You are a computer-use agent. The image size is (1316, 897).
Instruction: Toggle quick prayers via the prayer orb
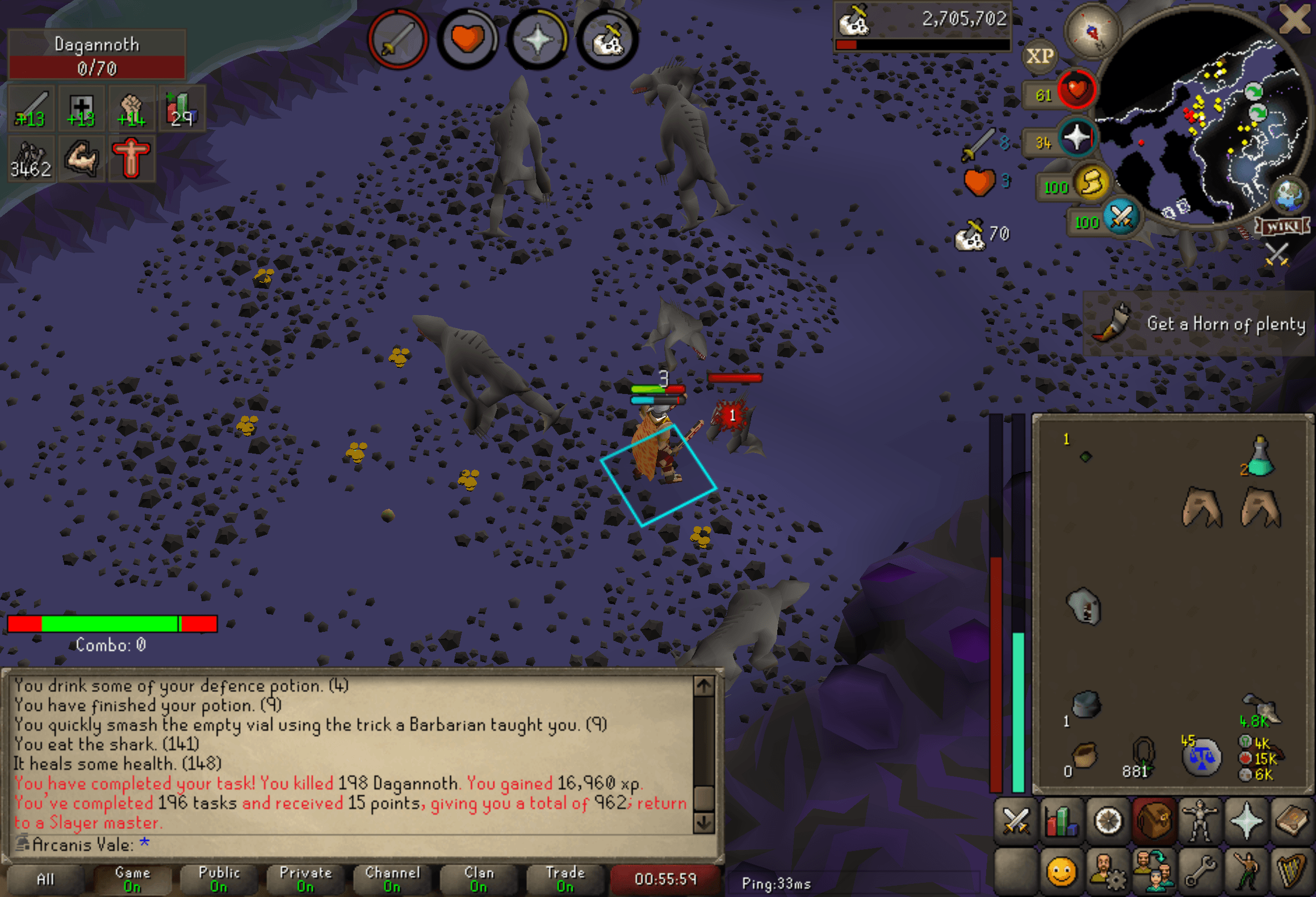1077,139
